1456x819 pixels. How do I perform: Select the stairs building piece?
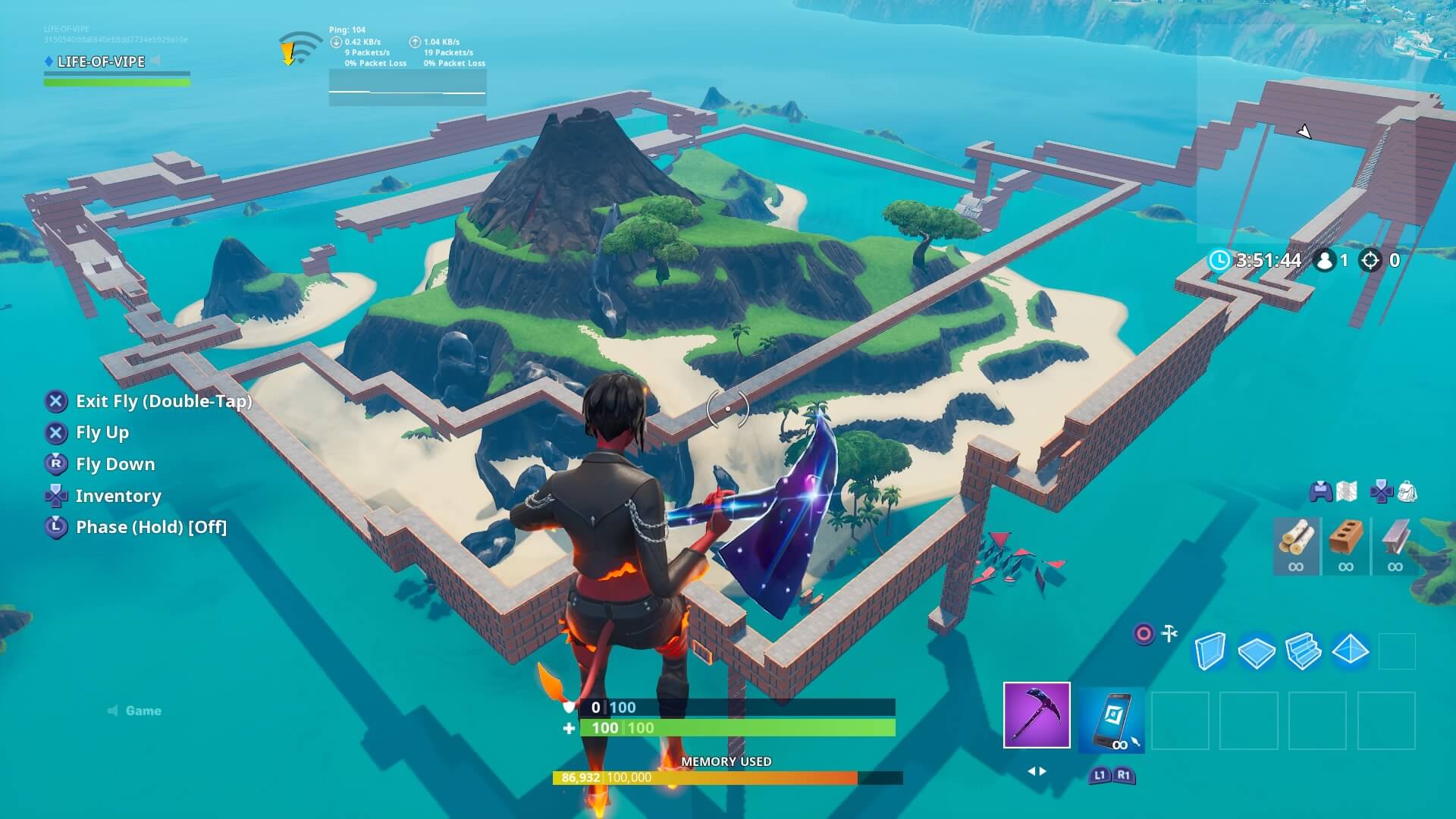click(1304, 651)
